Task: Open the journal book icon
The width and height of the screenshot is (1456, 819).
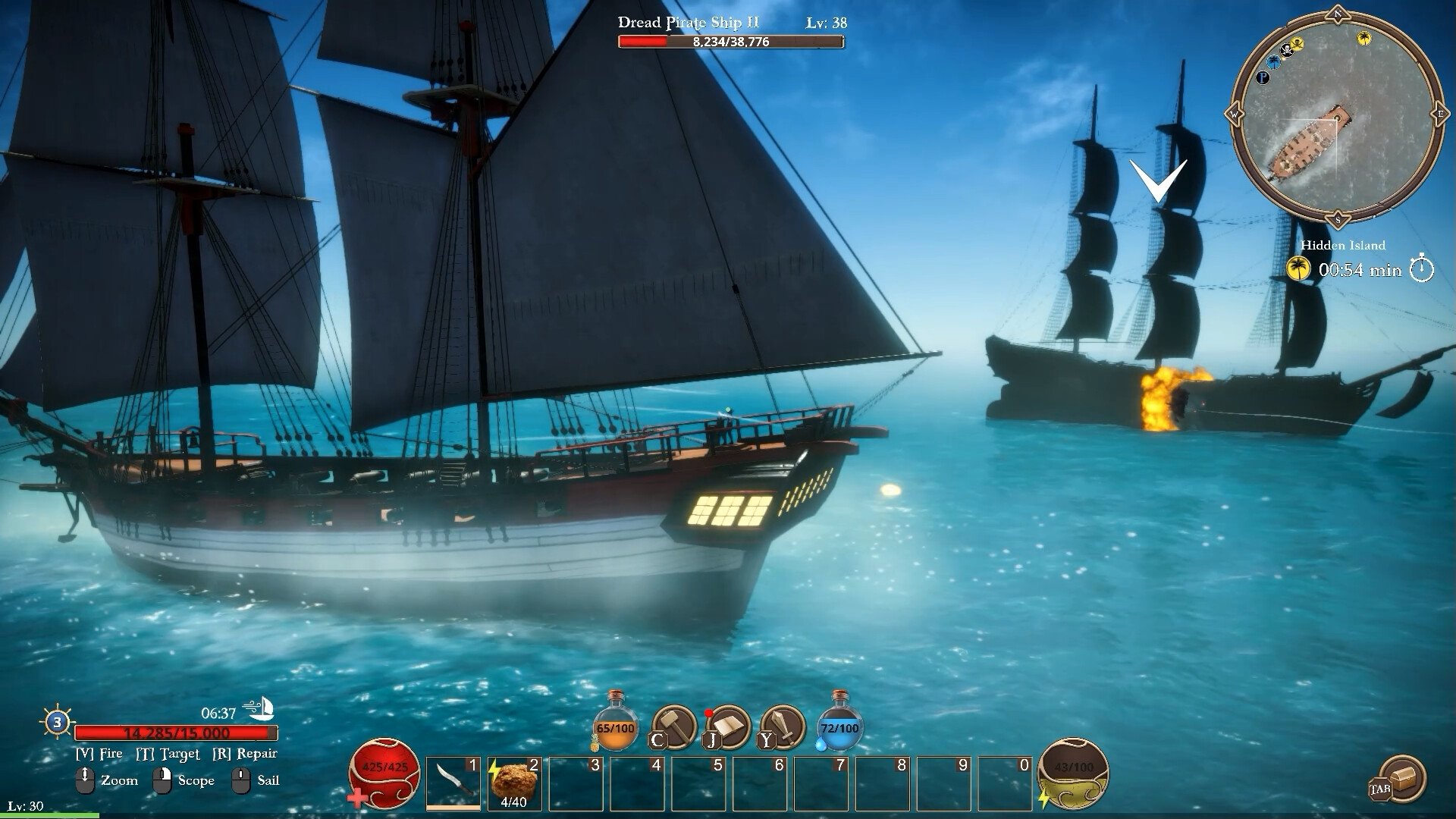Action: (x=727, y=726)
